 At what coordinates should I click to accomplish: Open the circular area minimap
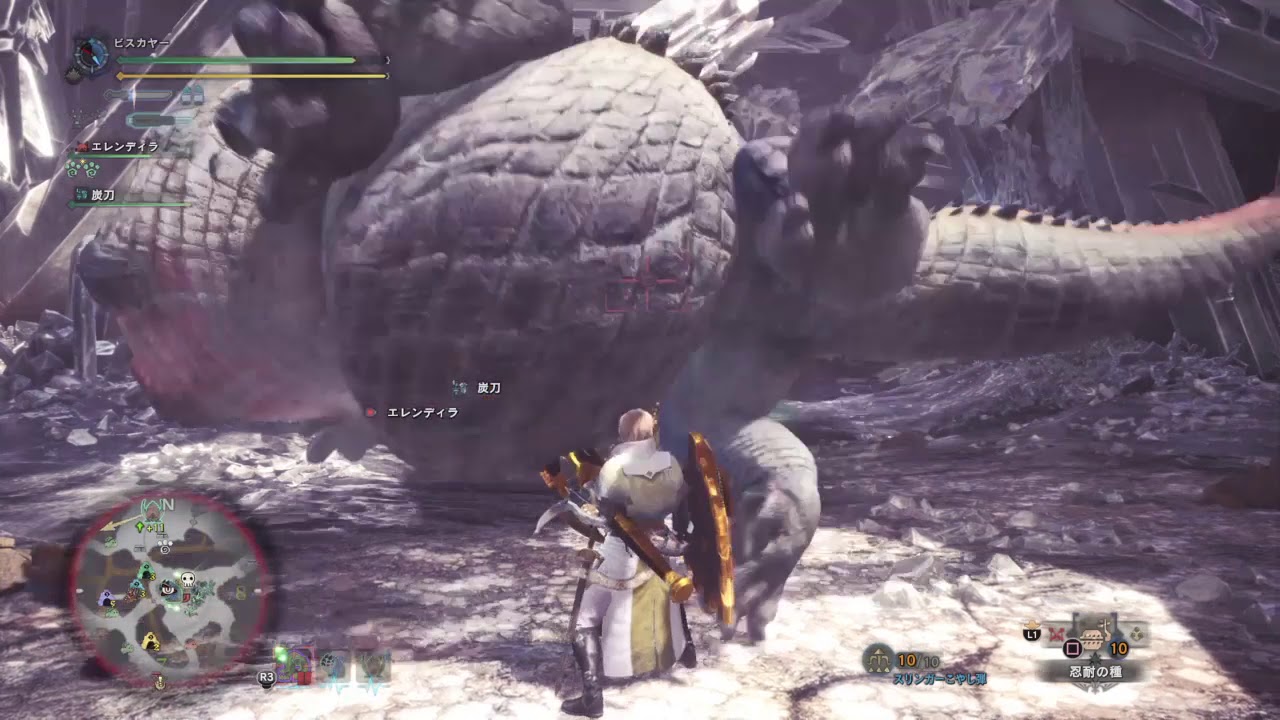point(171,590)
